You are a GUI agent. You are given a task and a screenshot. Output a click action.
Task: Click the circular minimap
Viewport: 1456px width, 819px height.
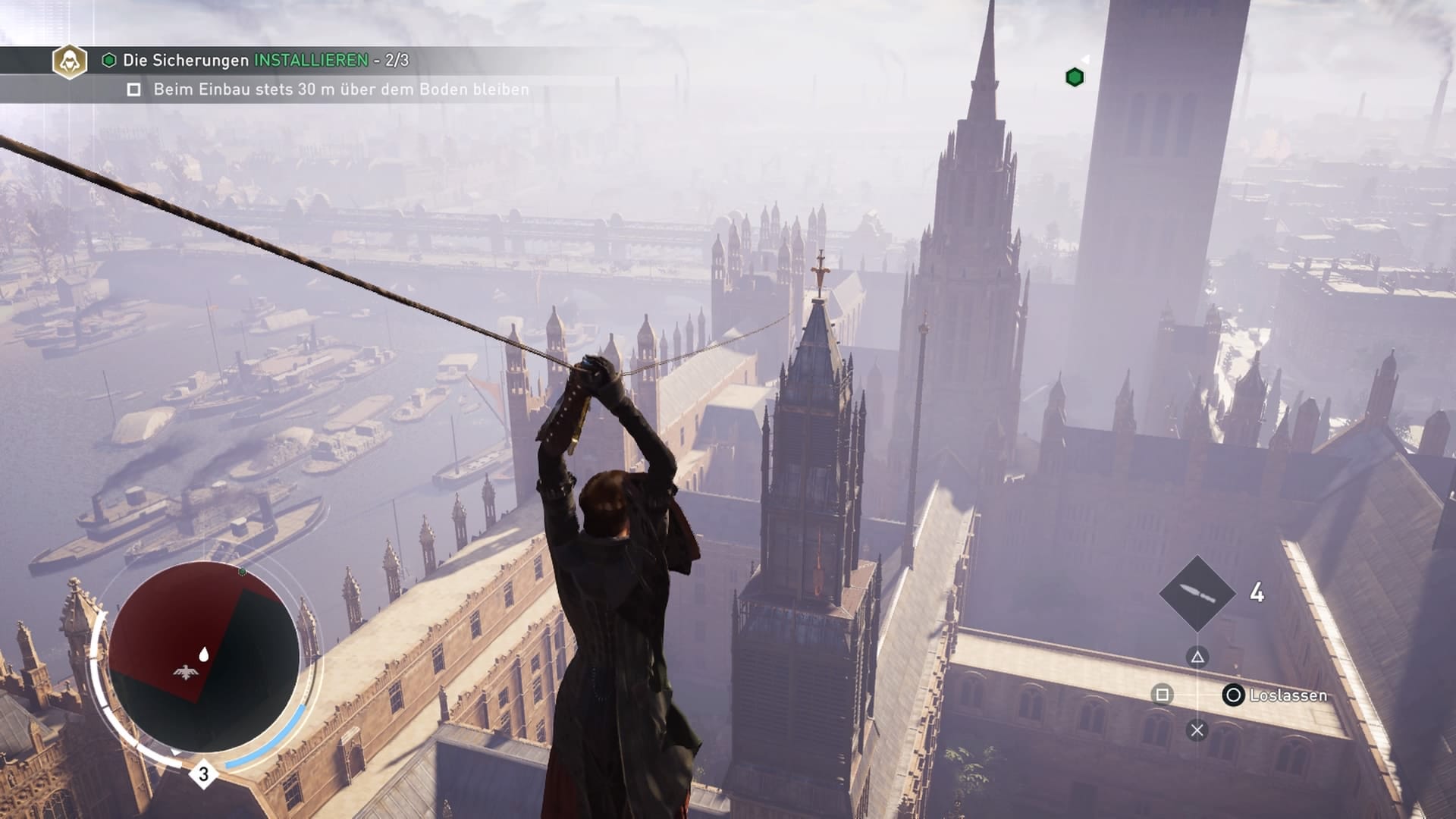click(203, 657)
